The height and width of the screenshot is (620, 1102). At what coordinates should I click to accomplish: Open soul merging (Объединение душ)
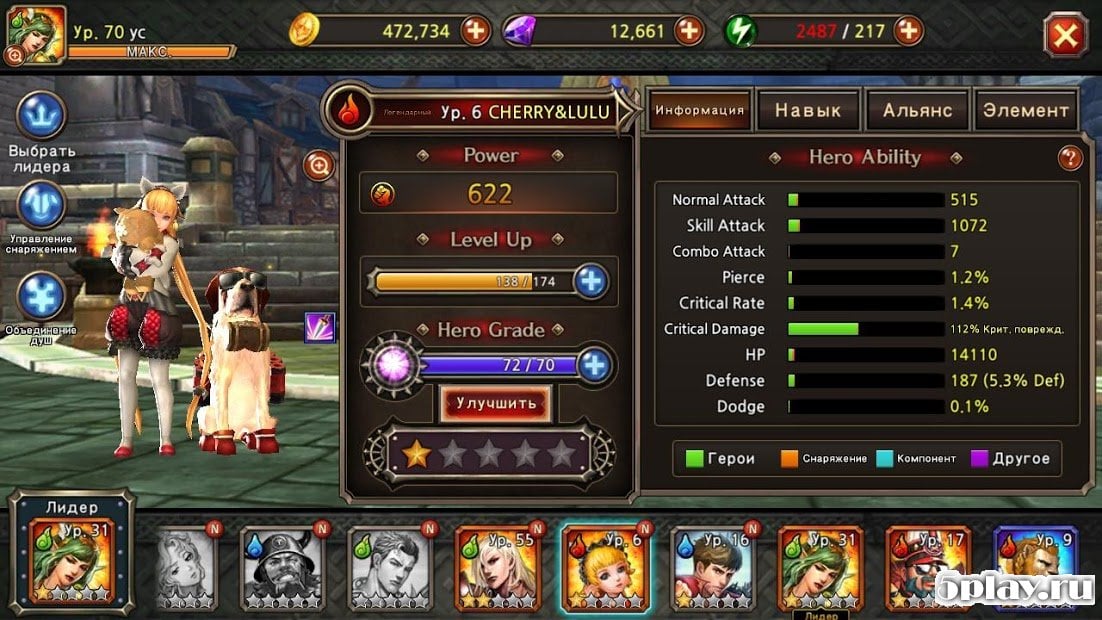41,297
